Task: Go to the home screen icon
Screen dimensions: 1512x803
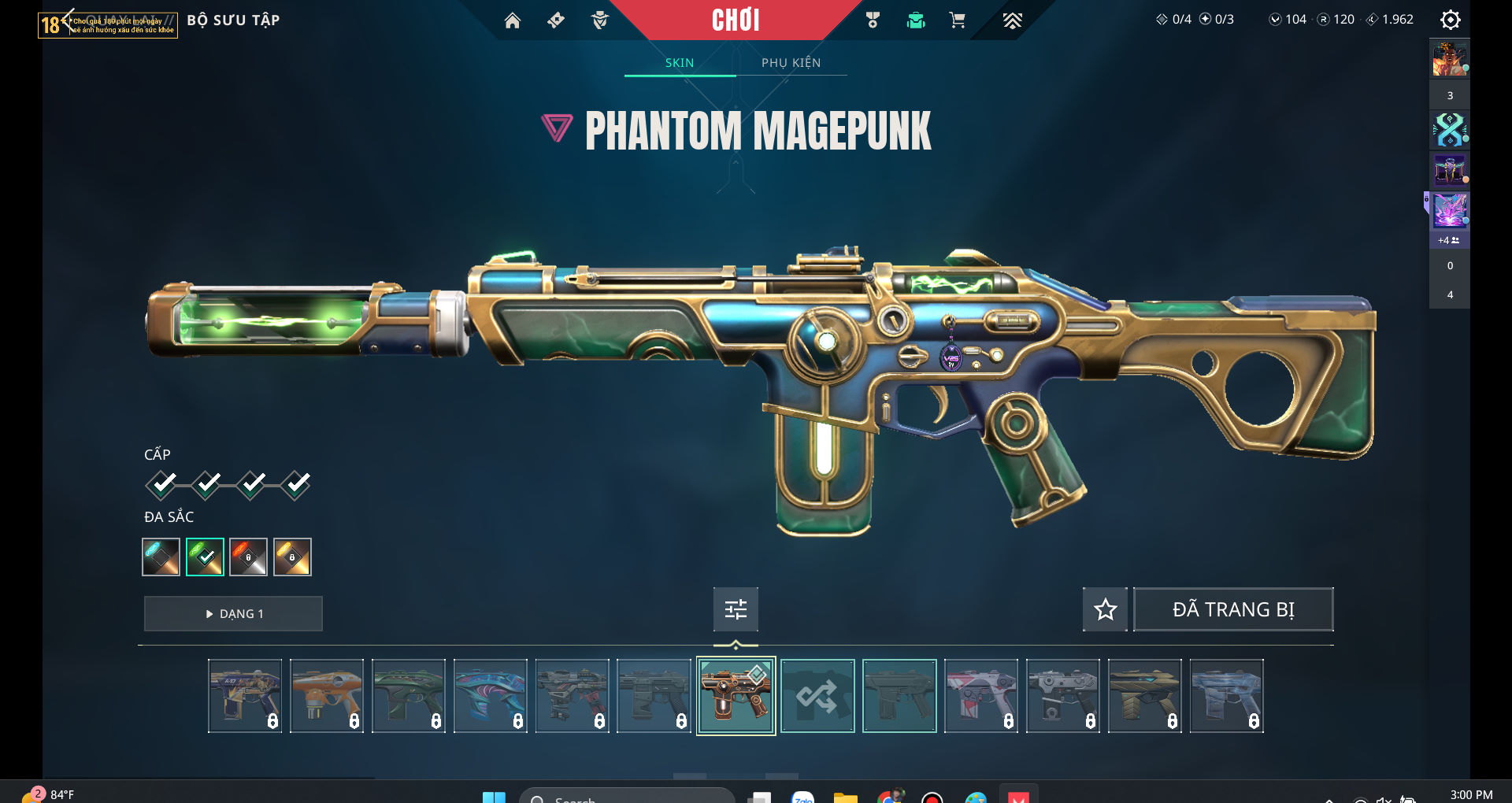Action: (x=513, y=20)
